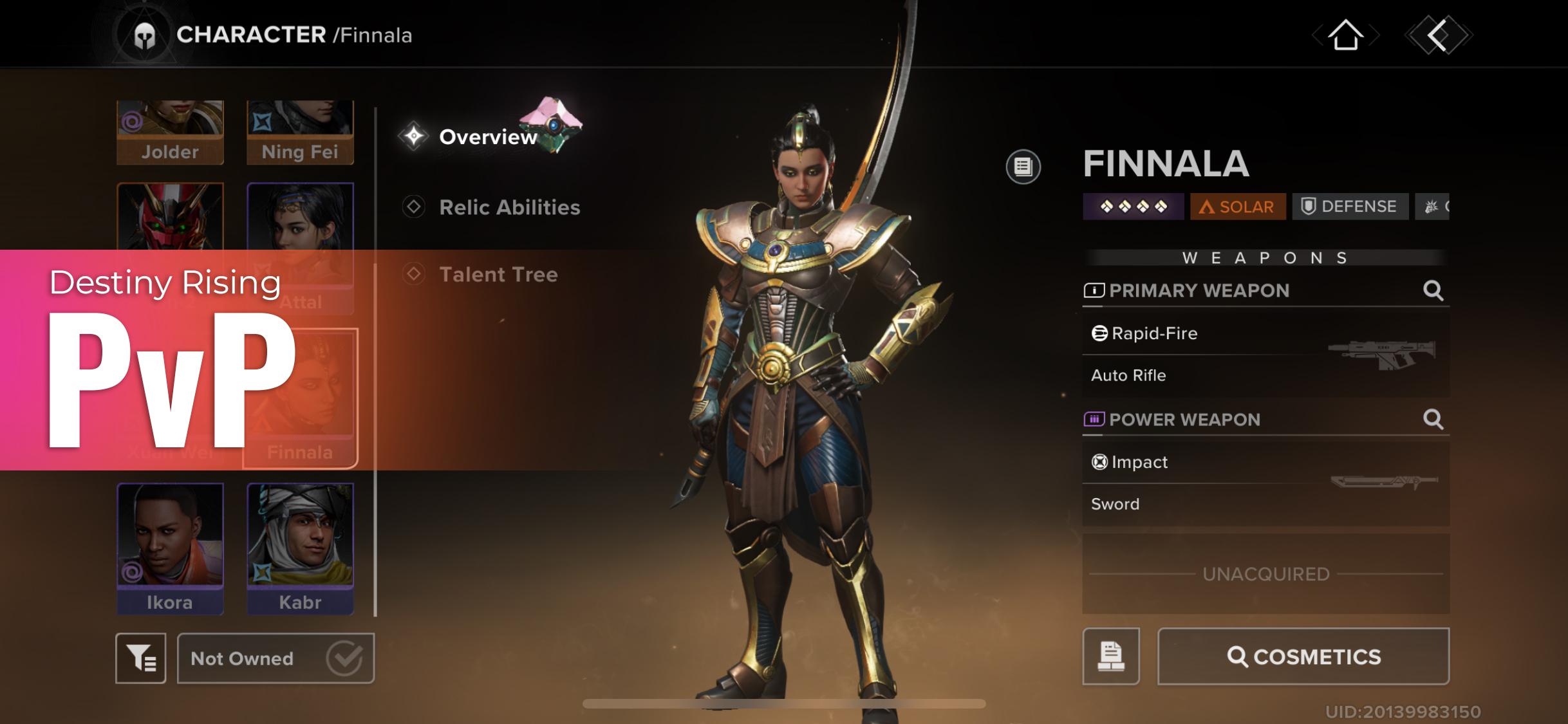Screen dimensions: 1568x724
Task: Click the four-diamond rarity indicator
Action: pos(1132,207)
